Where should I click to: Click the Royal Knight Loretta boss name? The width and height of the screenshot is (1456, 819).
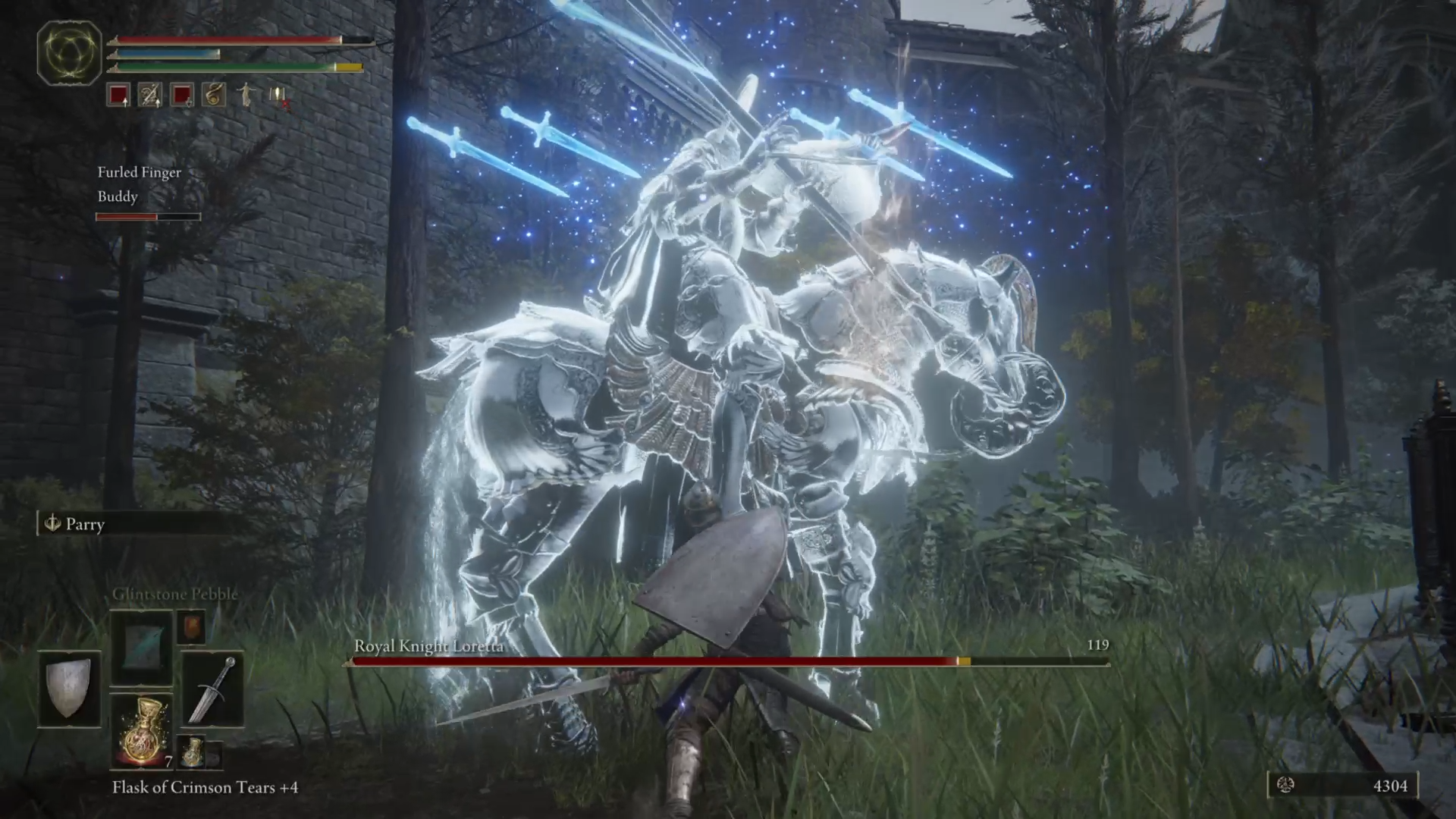pyautogui.click(x=428, y=647)
